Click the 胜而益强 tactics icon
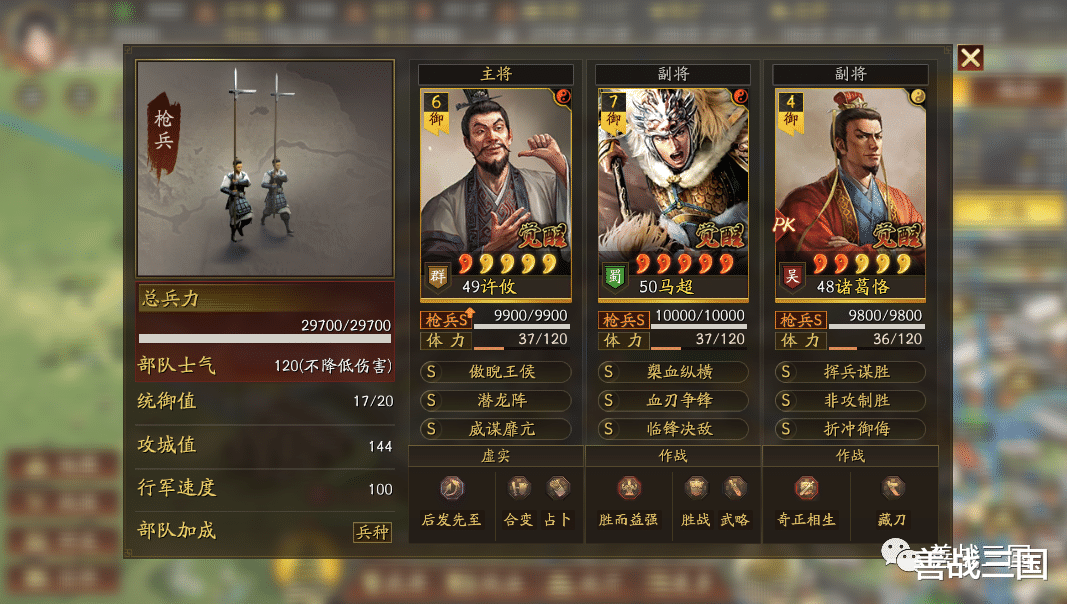1067x604 pixels. point(628,489)
